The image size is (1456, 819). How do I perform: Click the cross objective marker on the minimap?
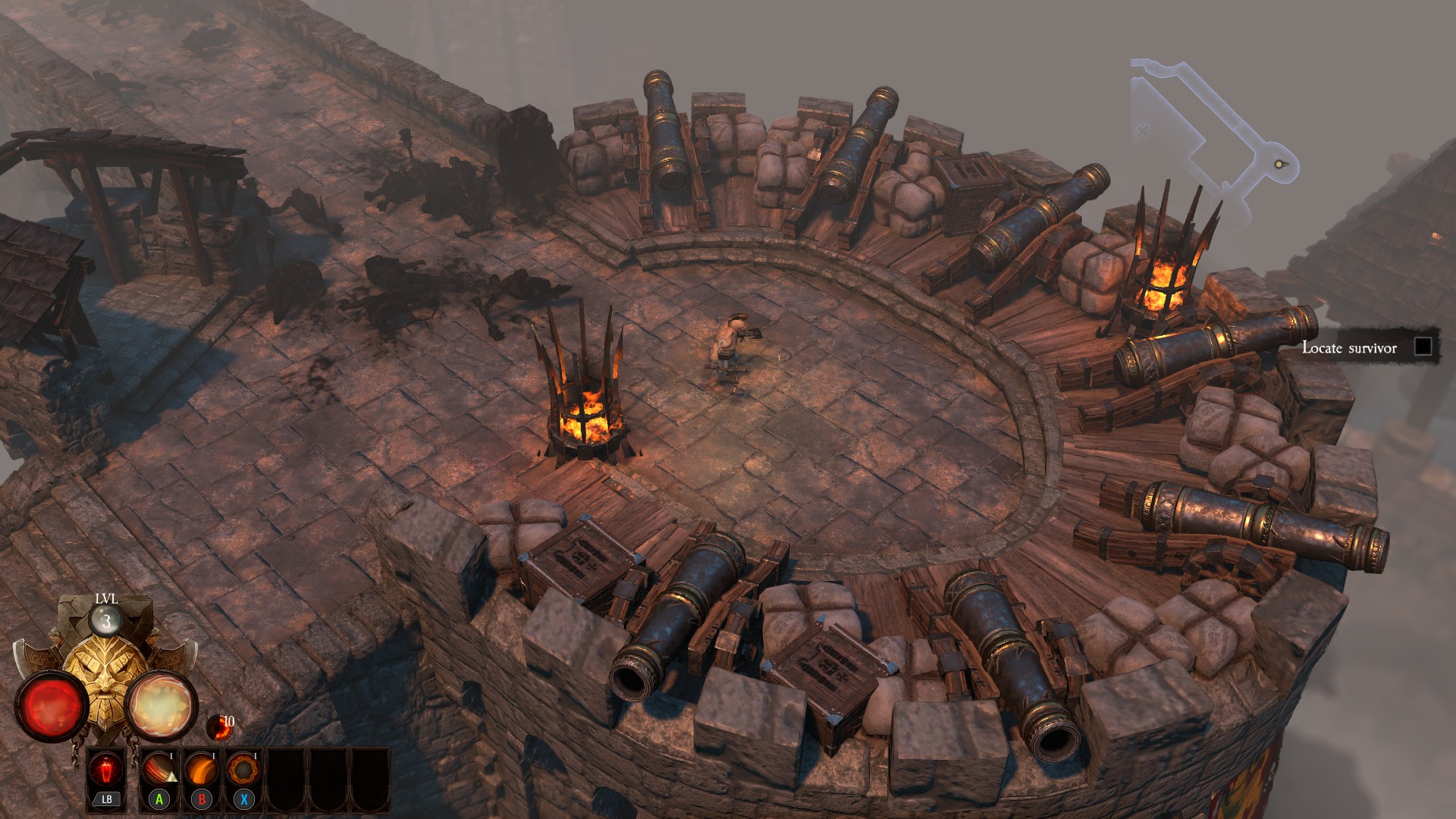click(1142, 130)
